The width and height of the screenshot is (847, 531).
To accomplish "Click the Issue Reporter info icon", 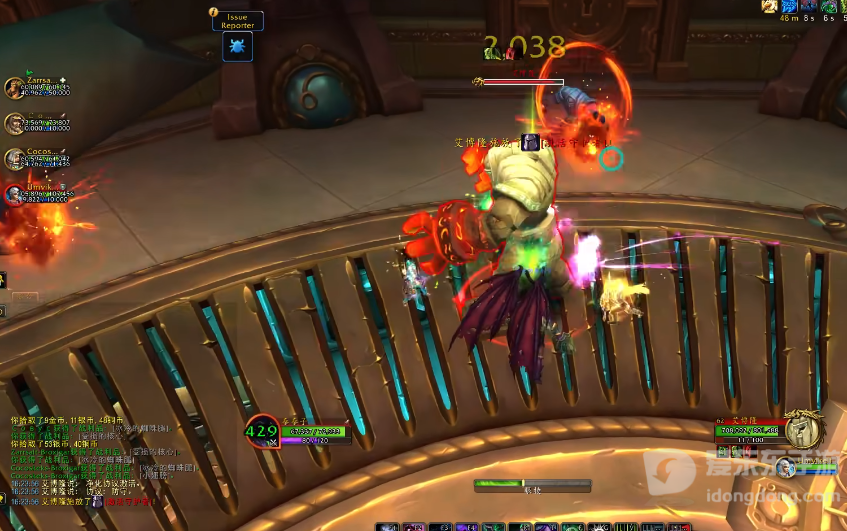I will coord(213,12).
